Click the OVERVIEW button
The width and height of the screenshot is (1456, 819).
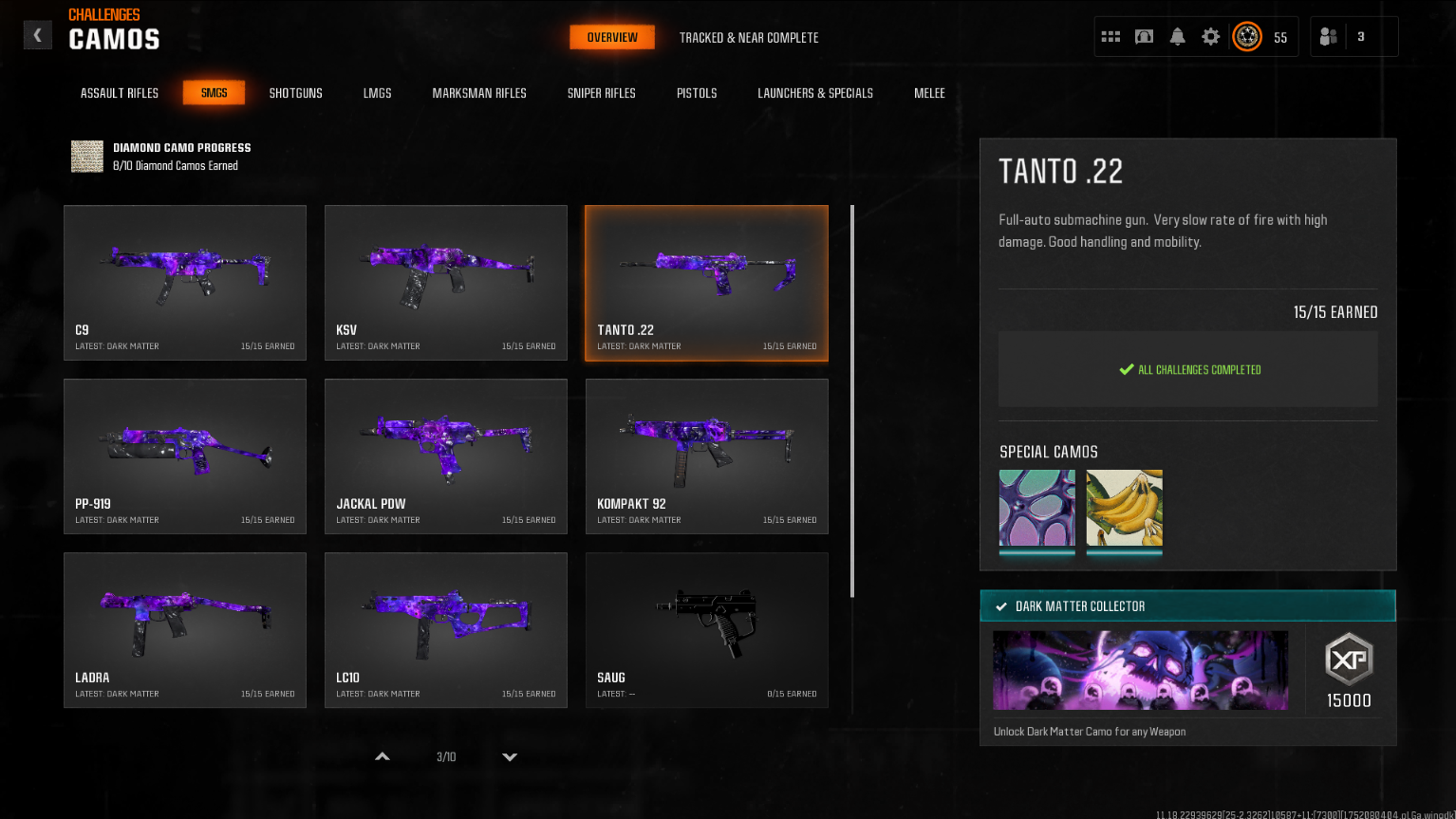tap(611, 38)
